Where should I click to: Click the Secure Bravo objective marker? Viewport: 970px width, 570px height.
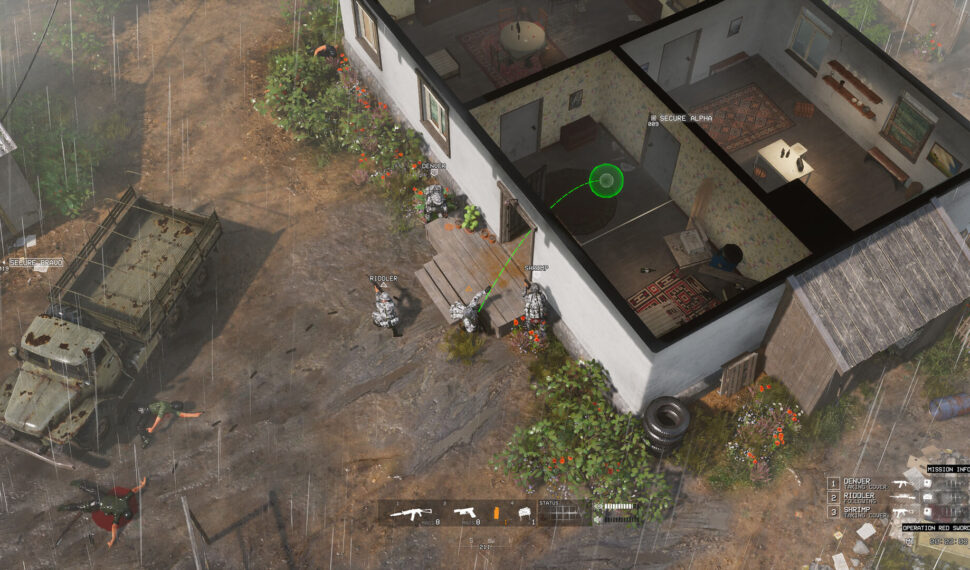pyautogui.click(x=35, y=263)
